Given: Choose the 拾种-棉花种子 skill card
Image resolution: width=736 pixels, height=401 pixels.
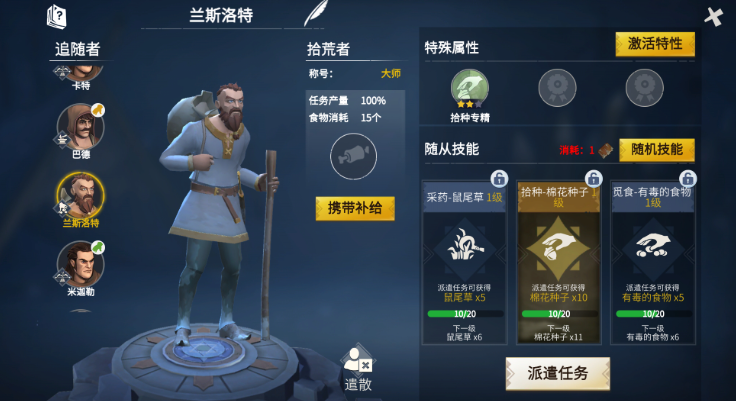Looking at the screenshot, I should click(x=561, y=265).
